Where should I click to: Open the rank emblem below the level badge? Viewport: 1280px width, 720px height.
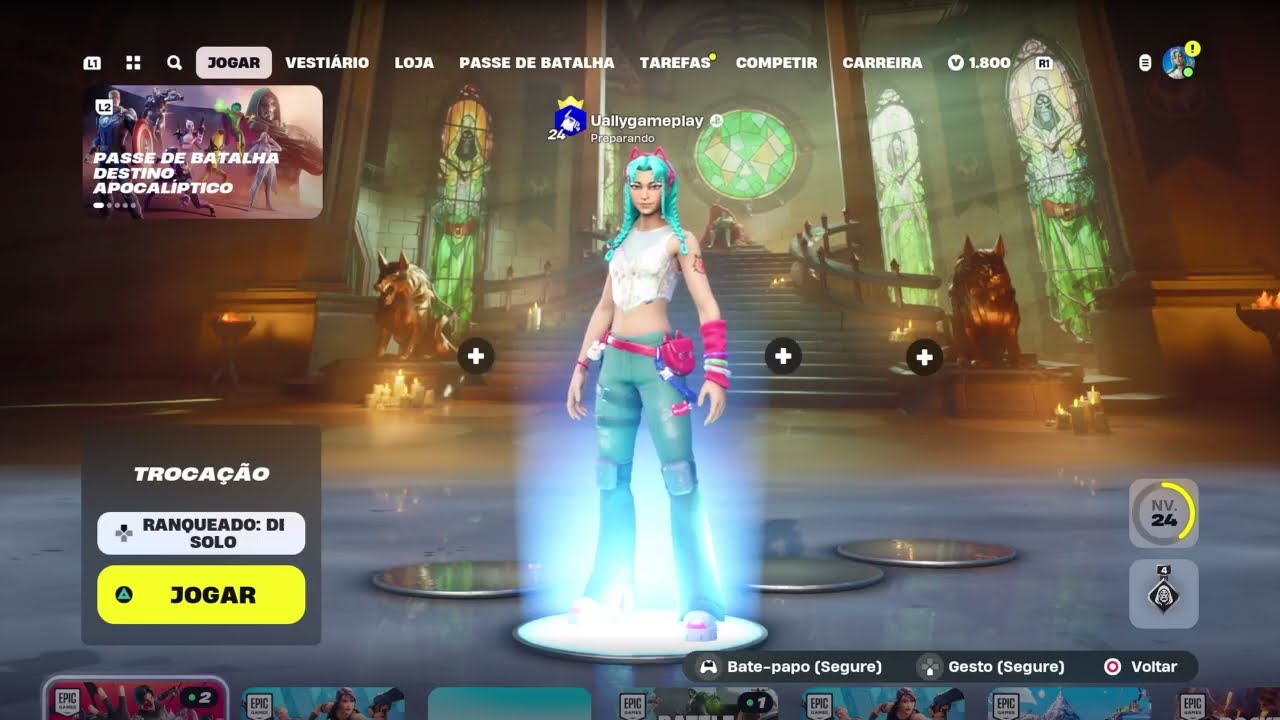point(1163,594)
